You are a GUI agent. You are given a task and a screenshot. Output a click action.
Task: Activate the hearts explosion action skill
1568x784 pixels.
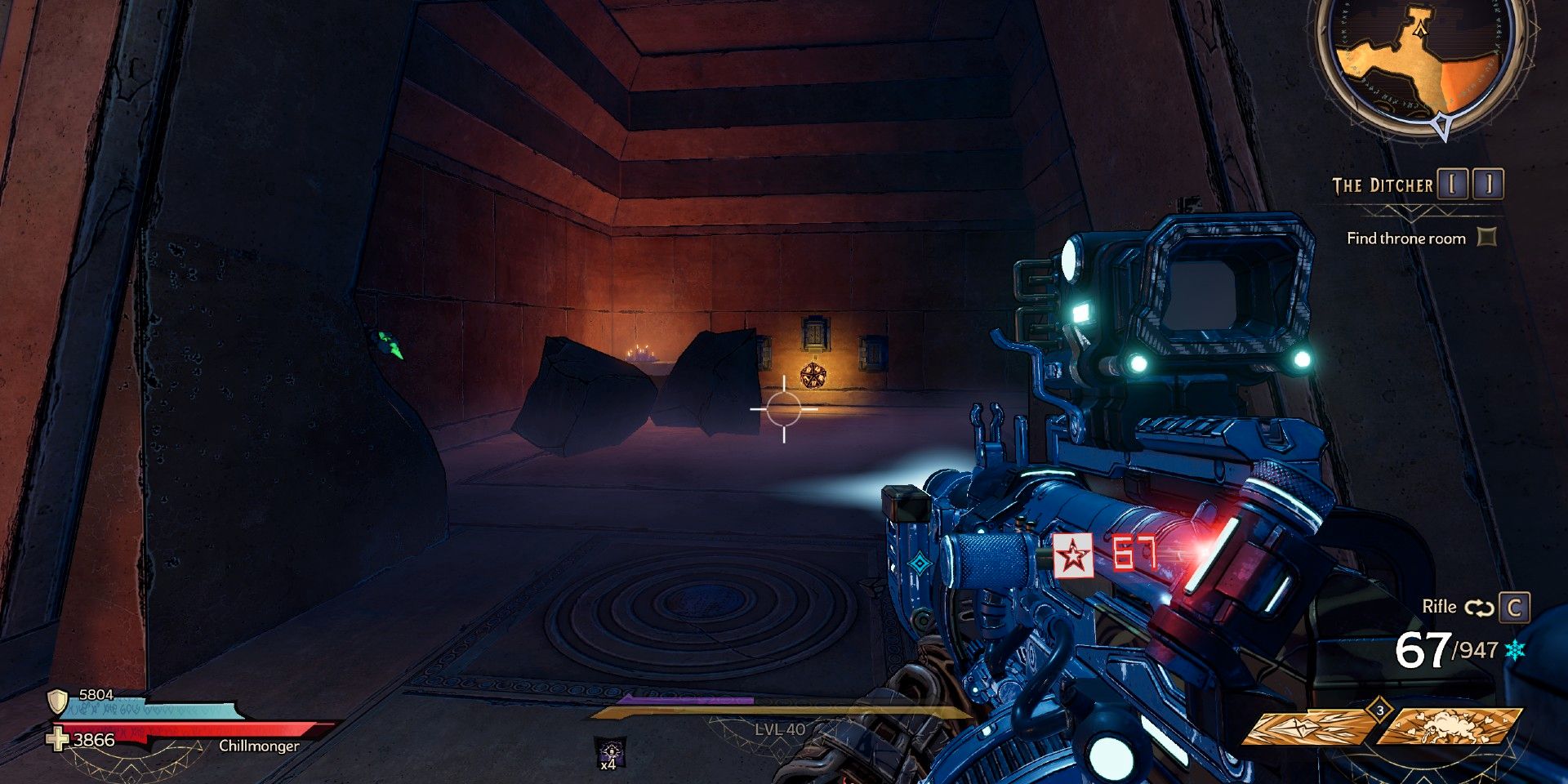click(x=1449, y=727)
